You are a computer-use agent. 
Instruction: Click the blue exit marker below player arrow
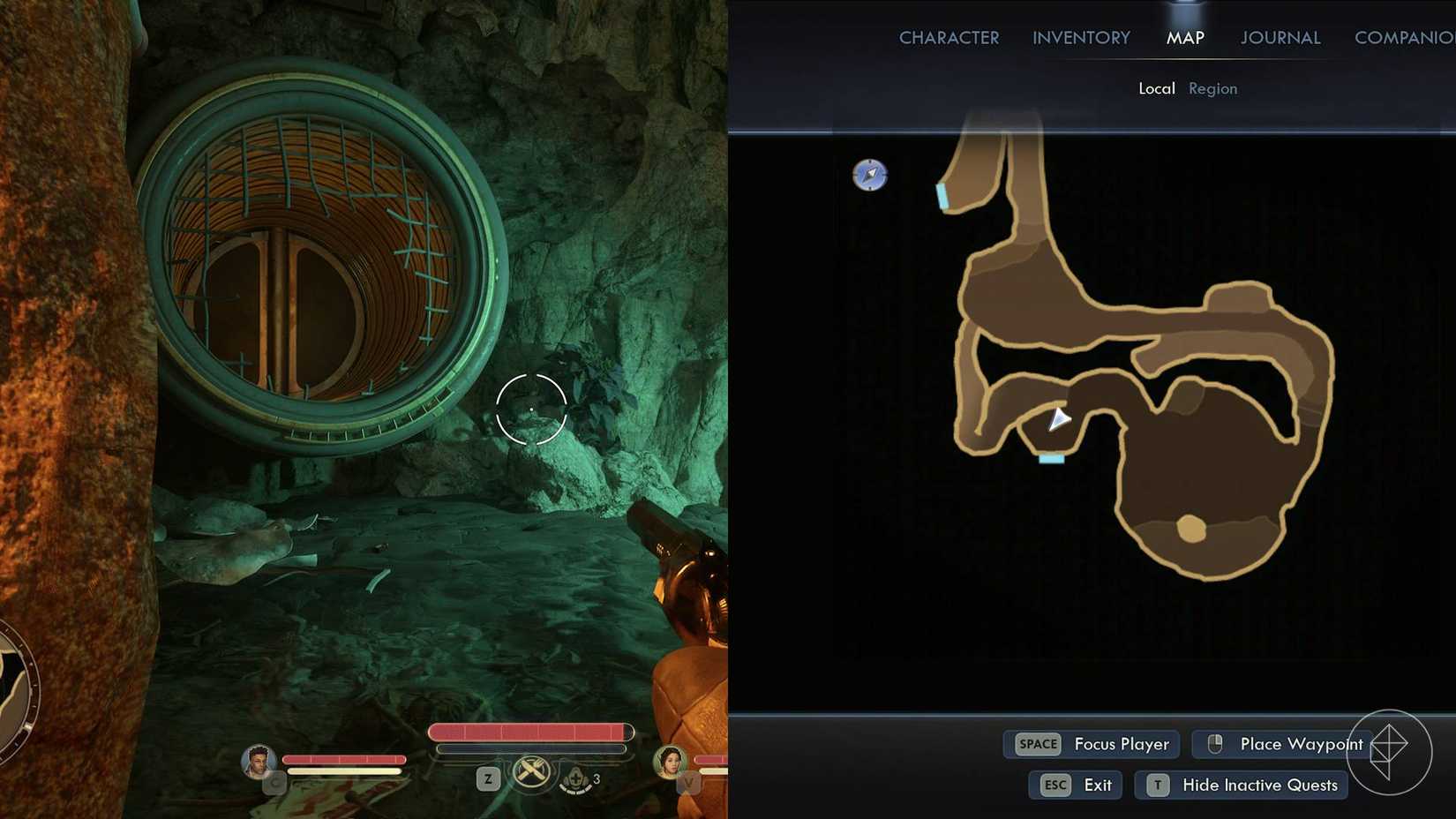tap(1050, 458)
